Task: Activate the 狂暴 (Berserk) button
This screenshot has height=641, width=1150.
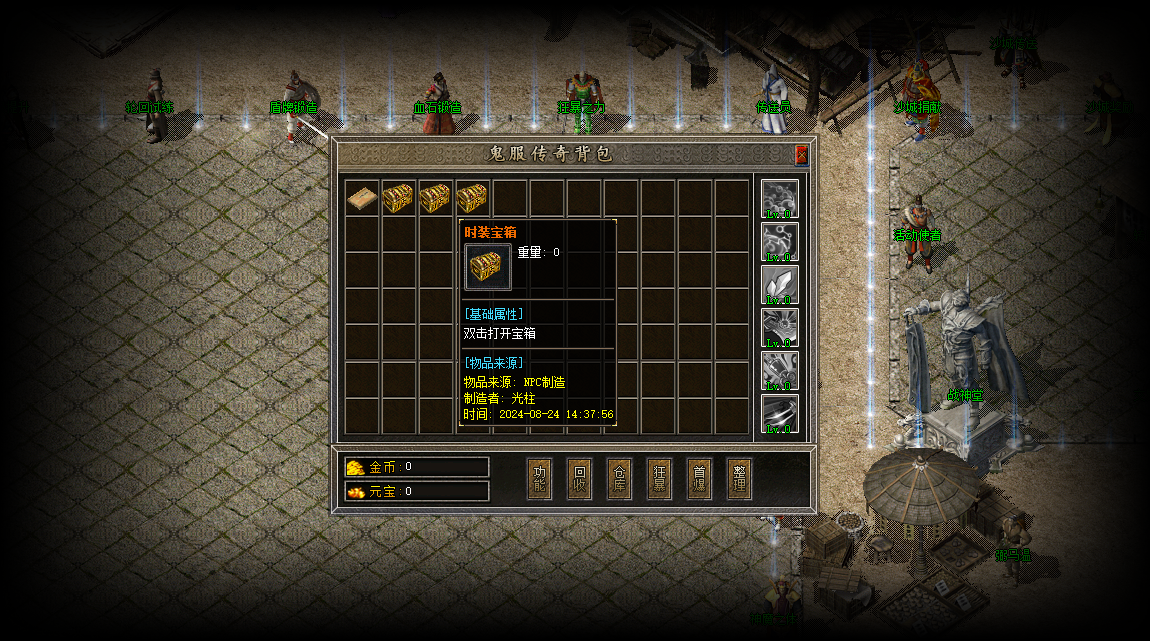Action: (660, 479)
